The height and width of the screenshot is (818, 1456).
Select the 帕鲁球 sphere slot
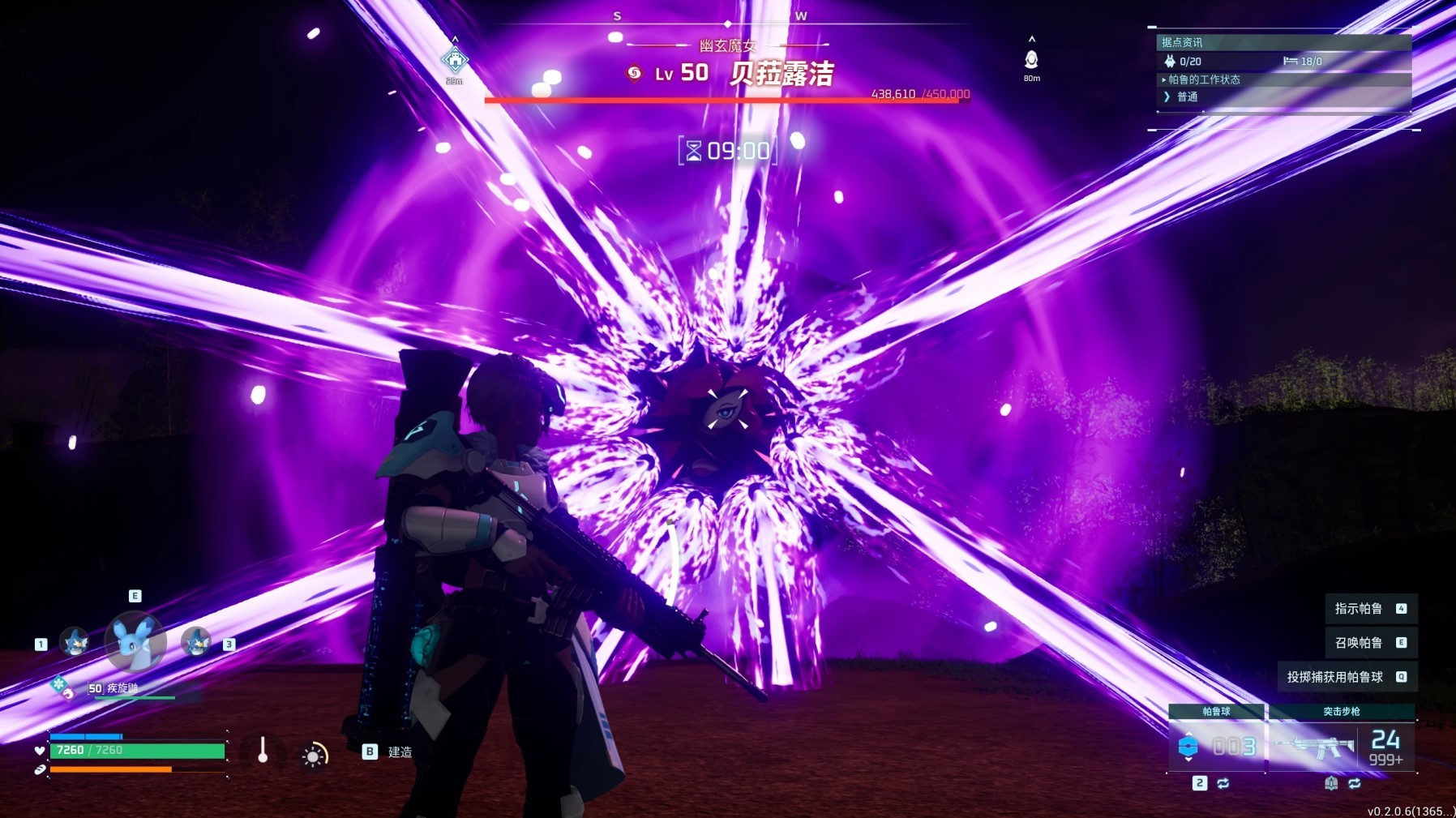[x=1216, y=745]
